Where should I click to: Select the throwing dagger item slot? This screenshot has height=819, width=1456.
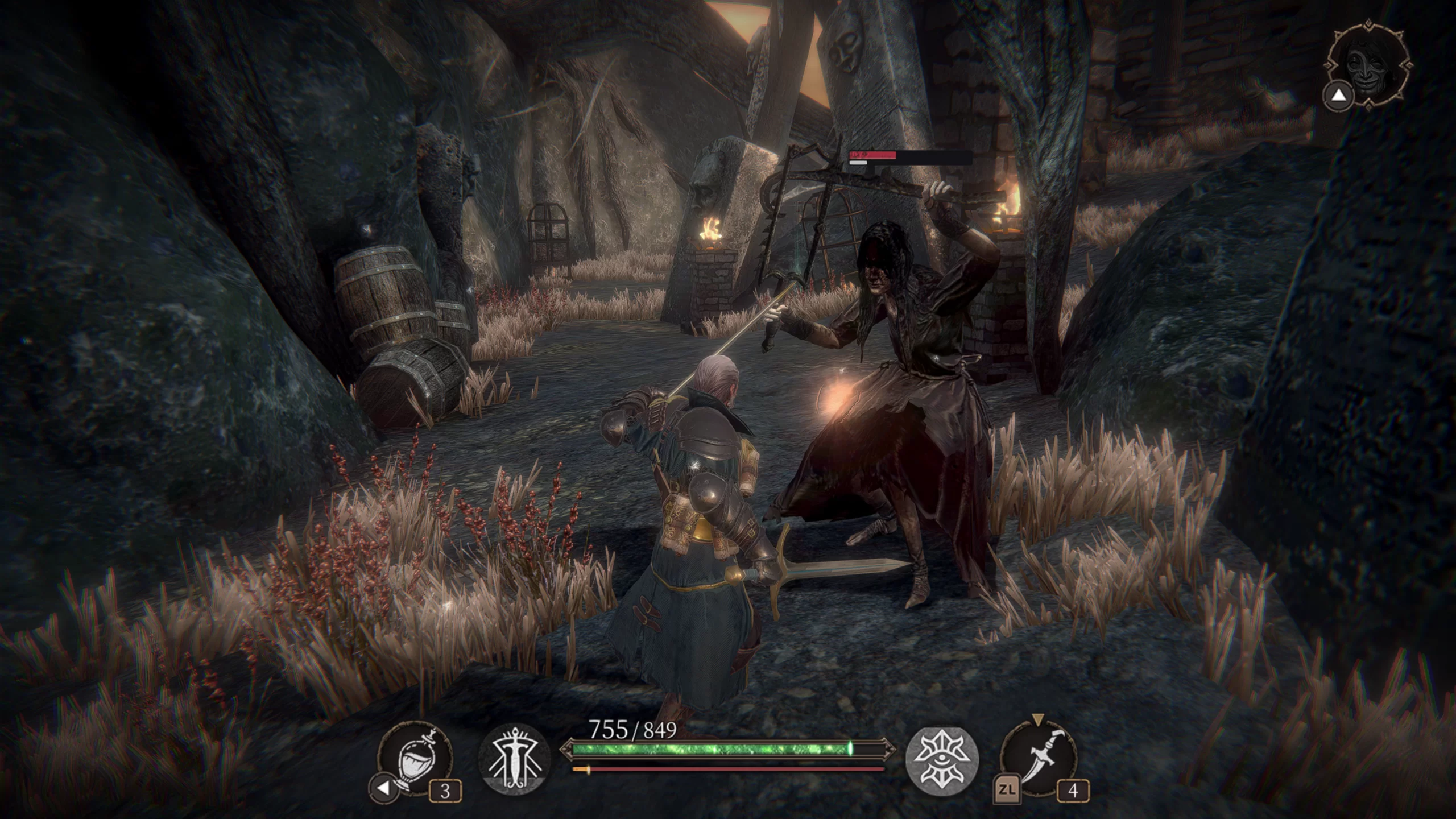(x=1038, y=759)
